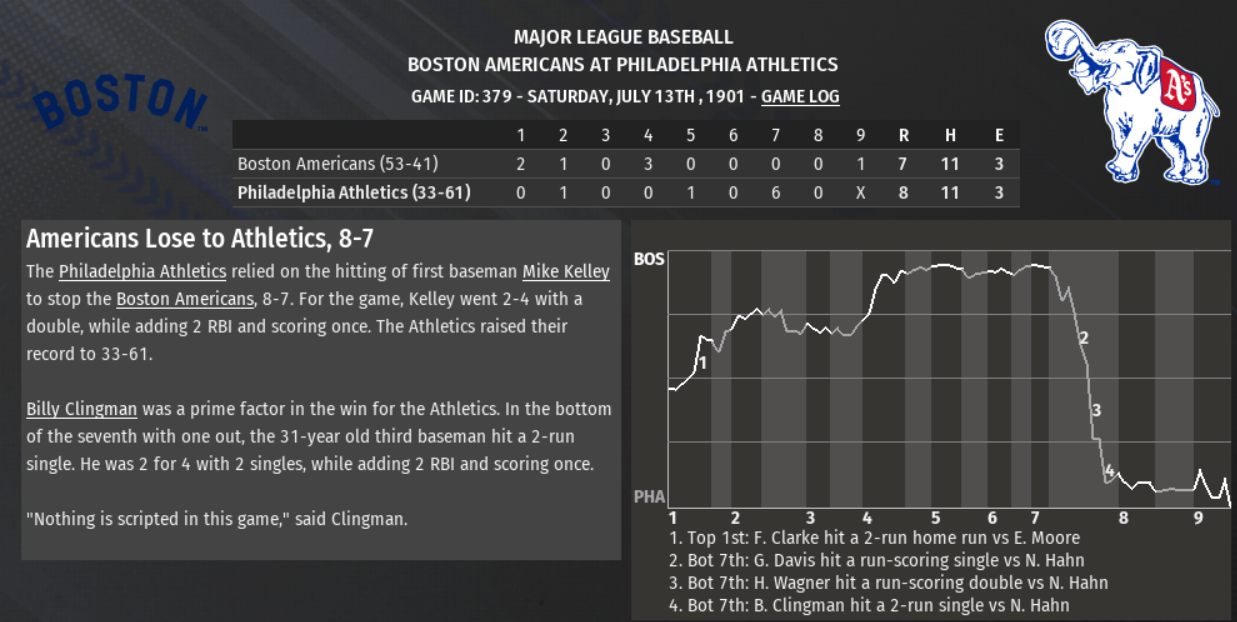The width and height of the screenshot is (1237, 622).
Task: Open the Philadelphia Athletics team link
Action: click(142, 272)
